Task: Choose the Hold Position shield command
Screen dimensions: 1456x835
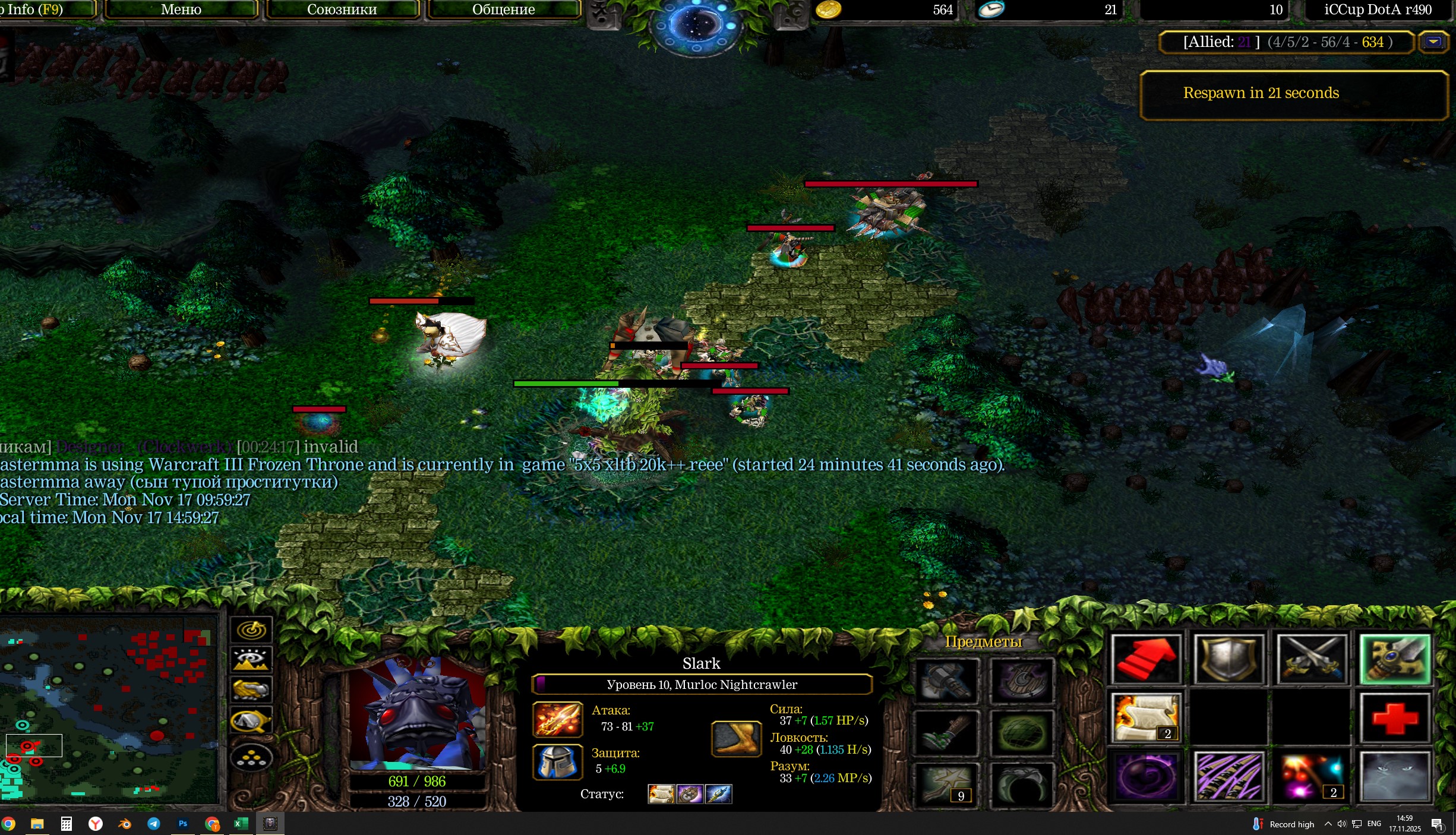Action: coord(1228,659)
